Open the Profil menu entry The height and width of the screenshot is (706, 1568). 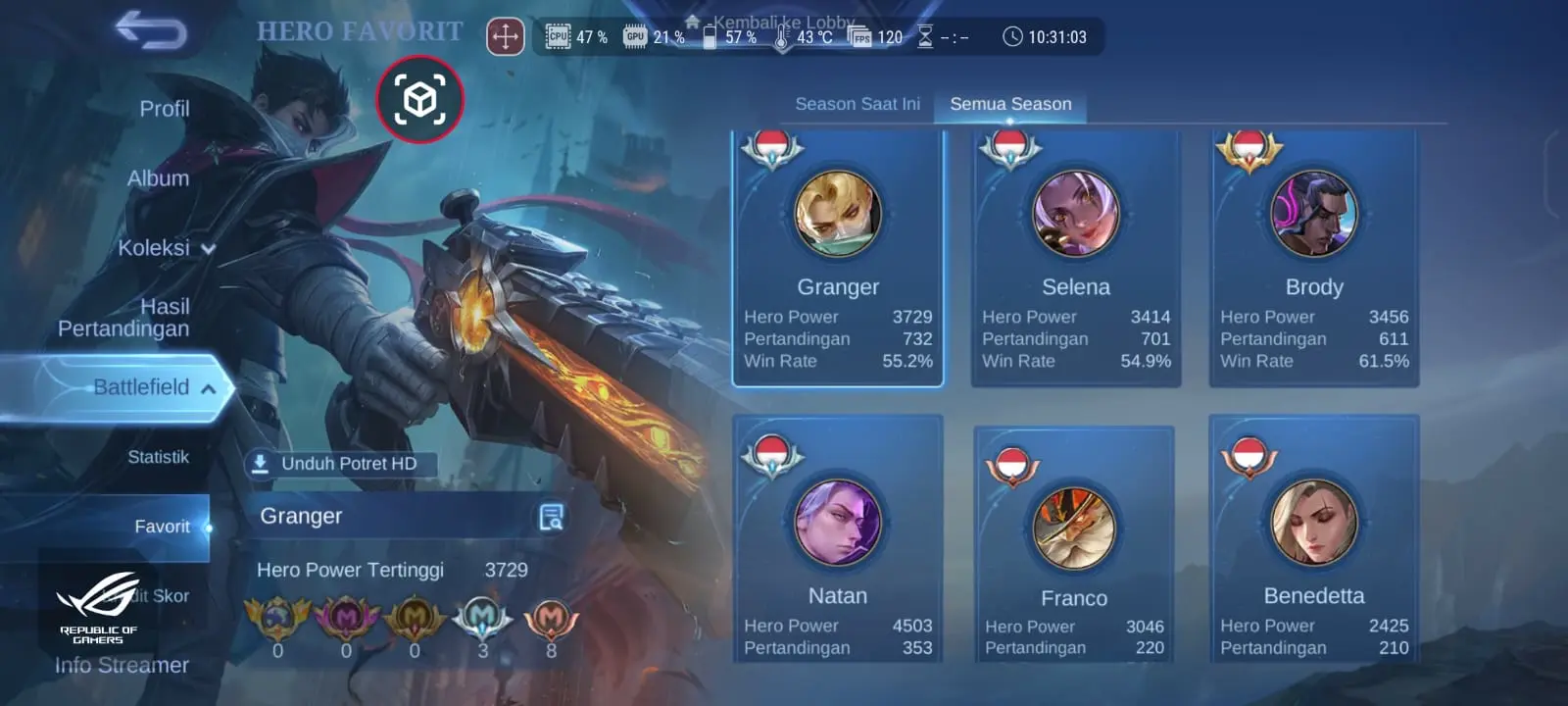tap(164, 109)
